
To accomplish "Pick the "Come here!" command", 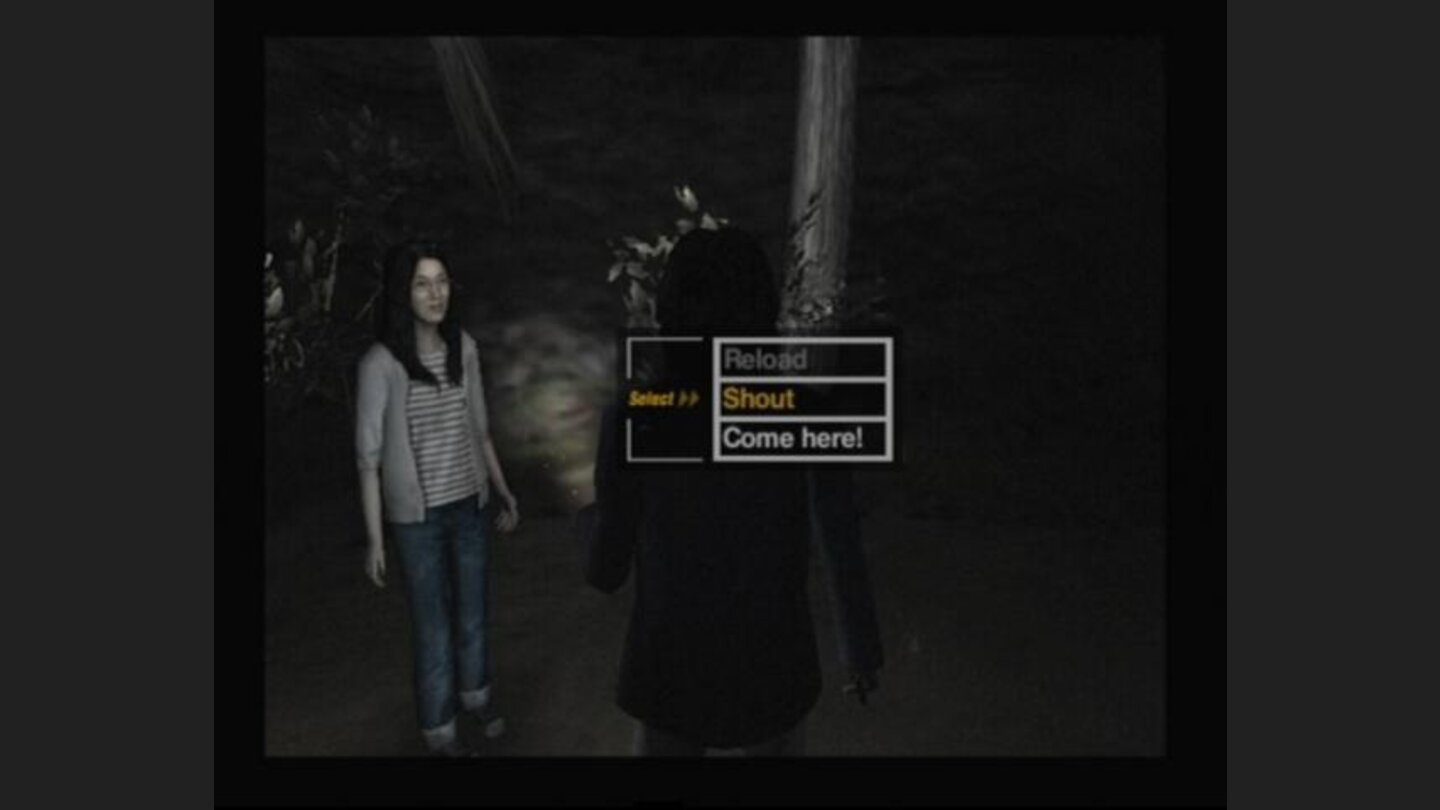I will pos(795,437).
